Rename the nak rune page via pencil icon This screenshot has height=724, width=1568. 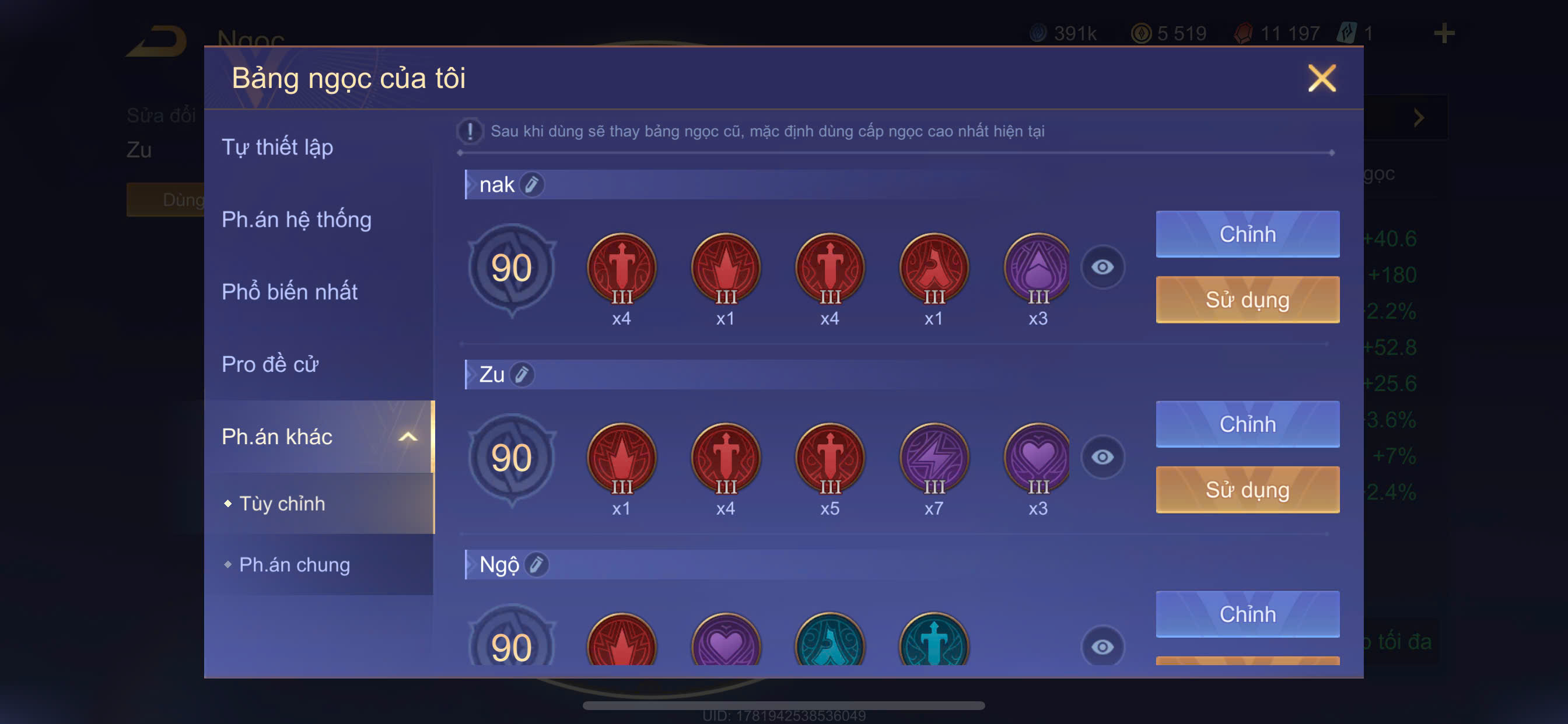coord(532,184)
